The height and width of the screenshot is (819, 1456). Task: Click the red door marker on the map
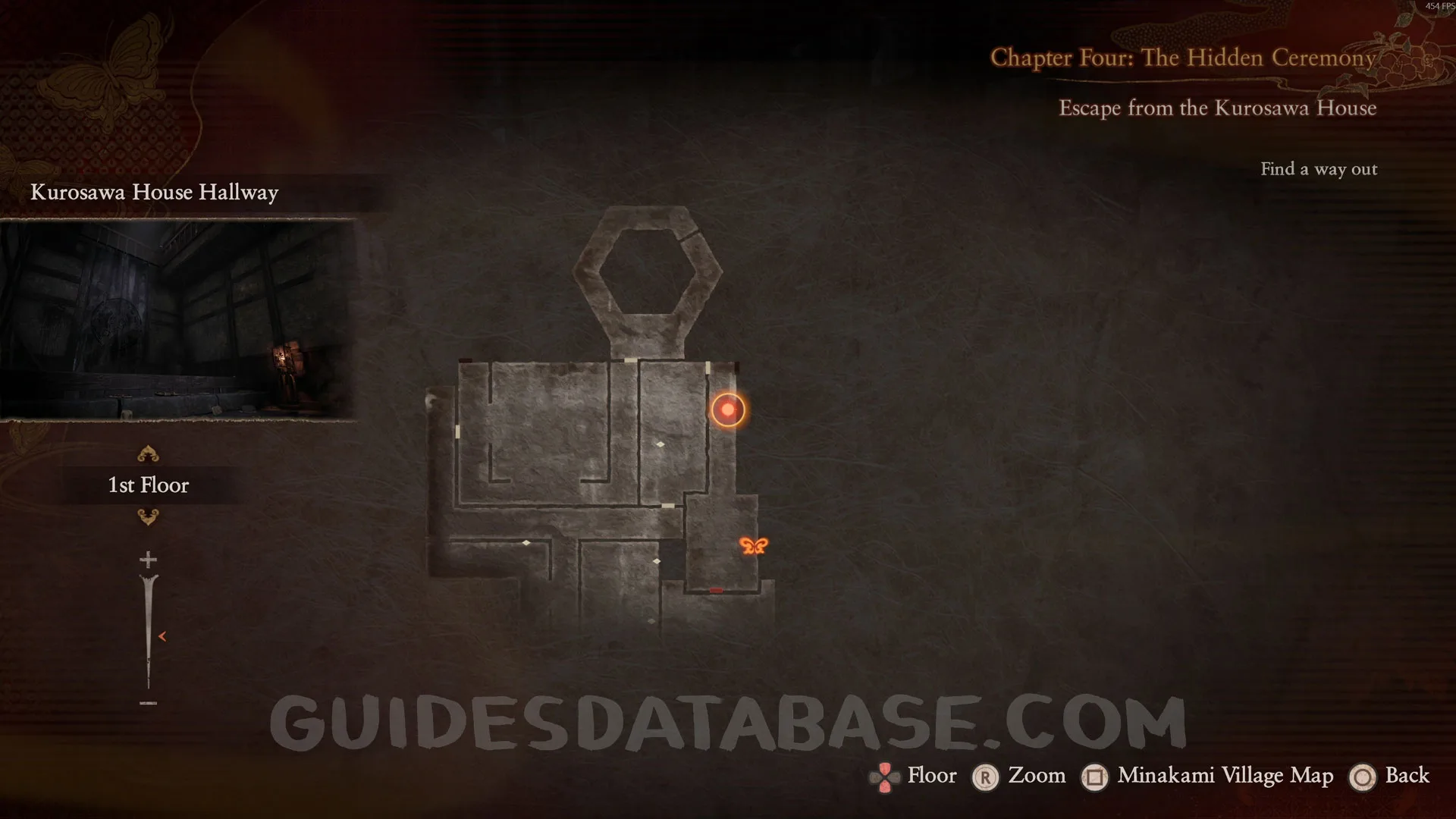click(716, 590)
